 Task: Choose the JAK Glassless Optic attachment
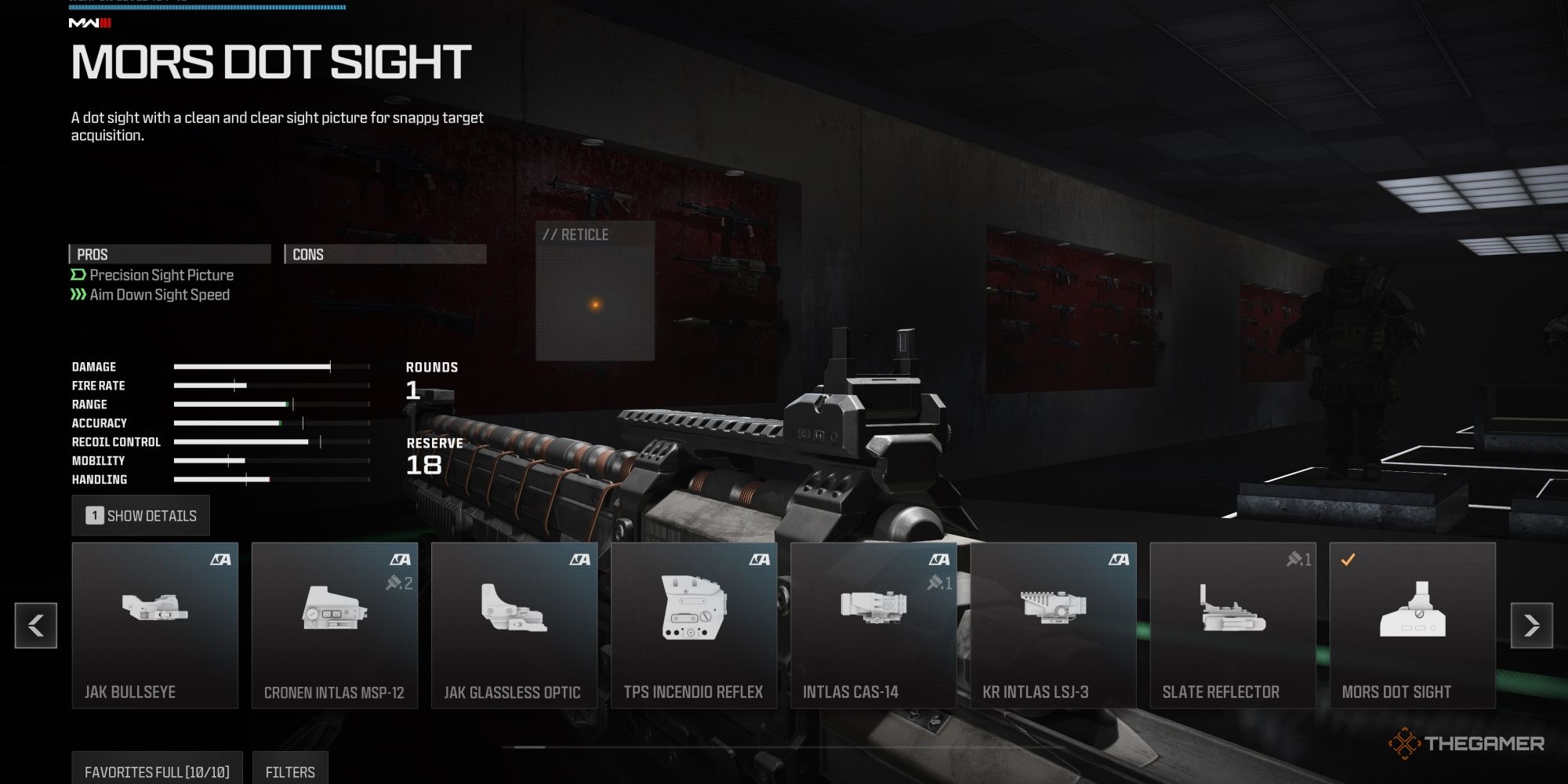(514, 623)
